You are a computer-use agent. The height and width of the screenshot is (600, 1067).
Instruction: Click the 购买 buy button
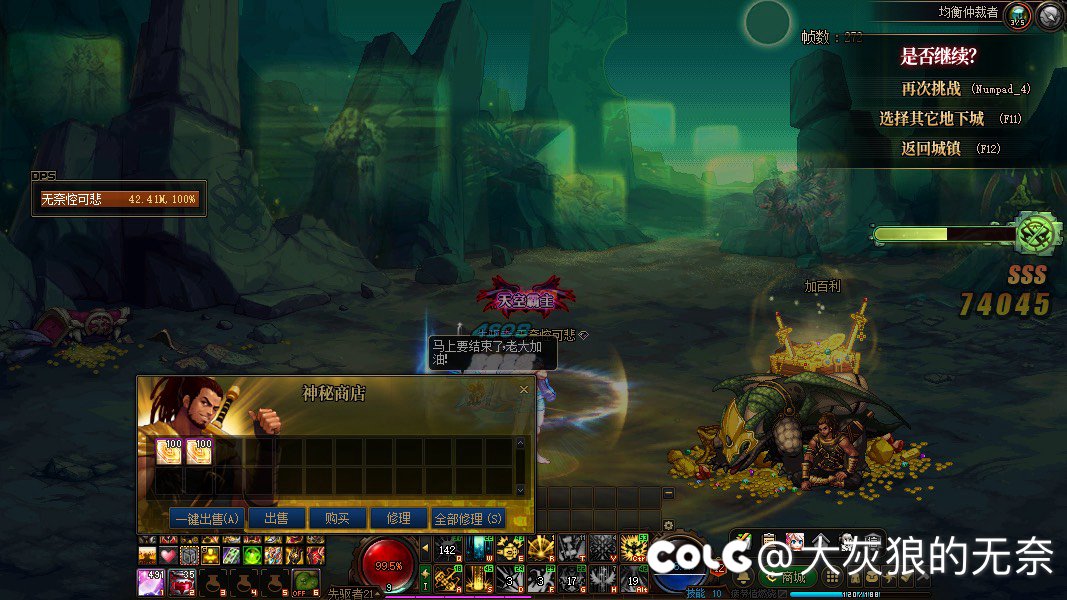pos(337,519)
